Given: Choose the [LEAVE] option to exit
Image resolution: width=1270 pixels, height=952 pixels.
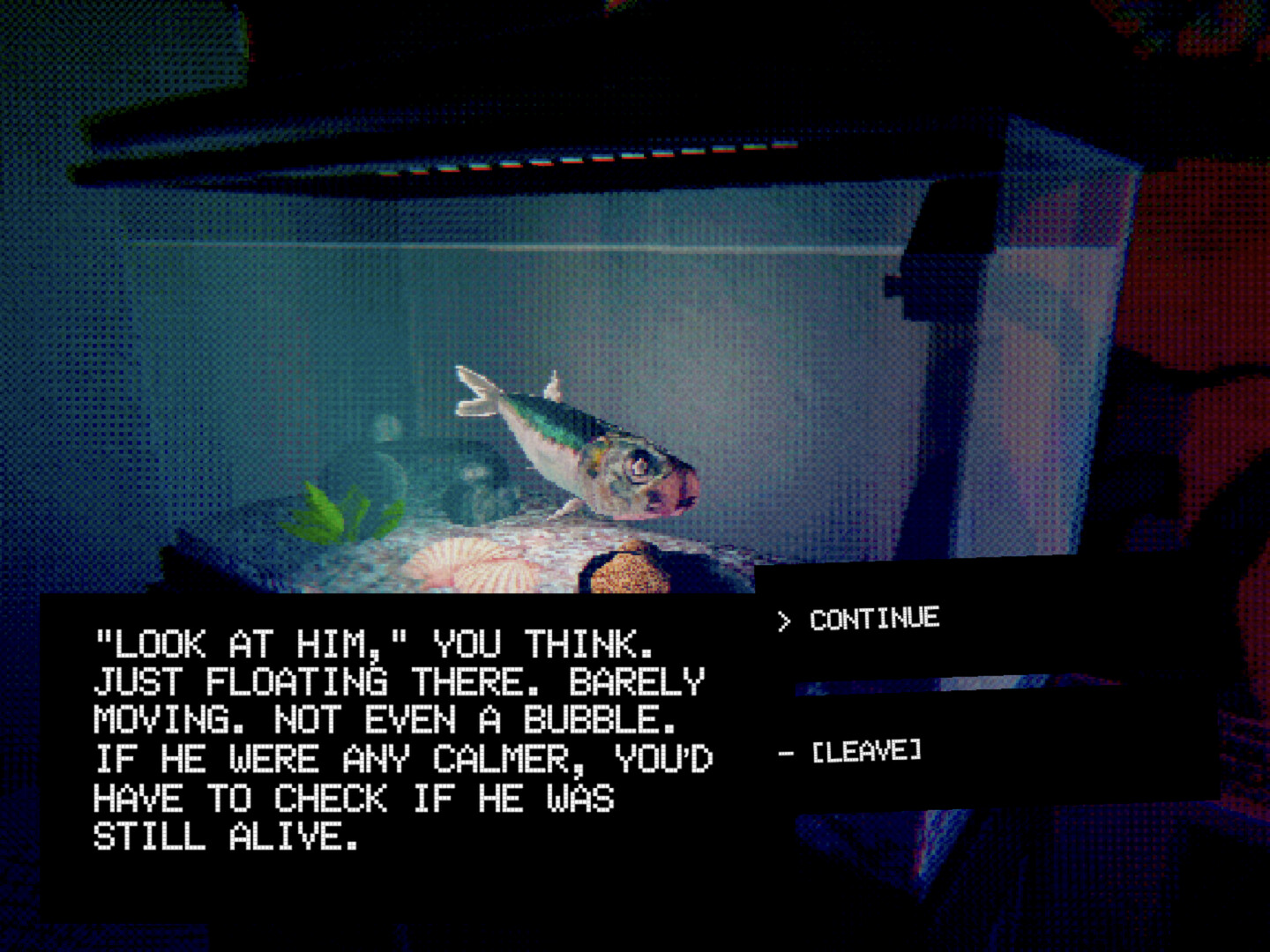Looking at the screenshot, I should 867,750.
